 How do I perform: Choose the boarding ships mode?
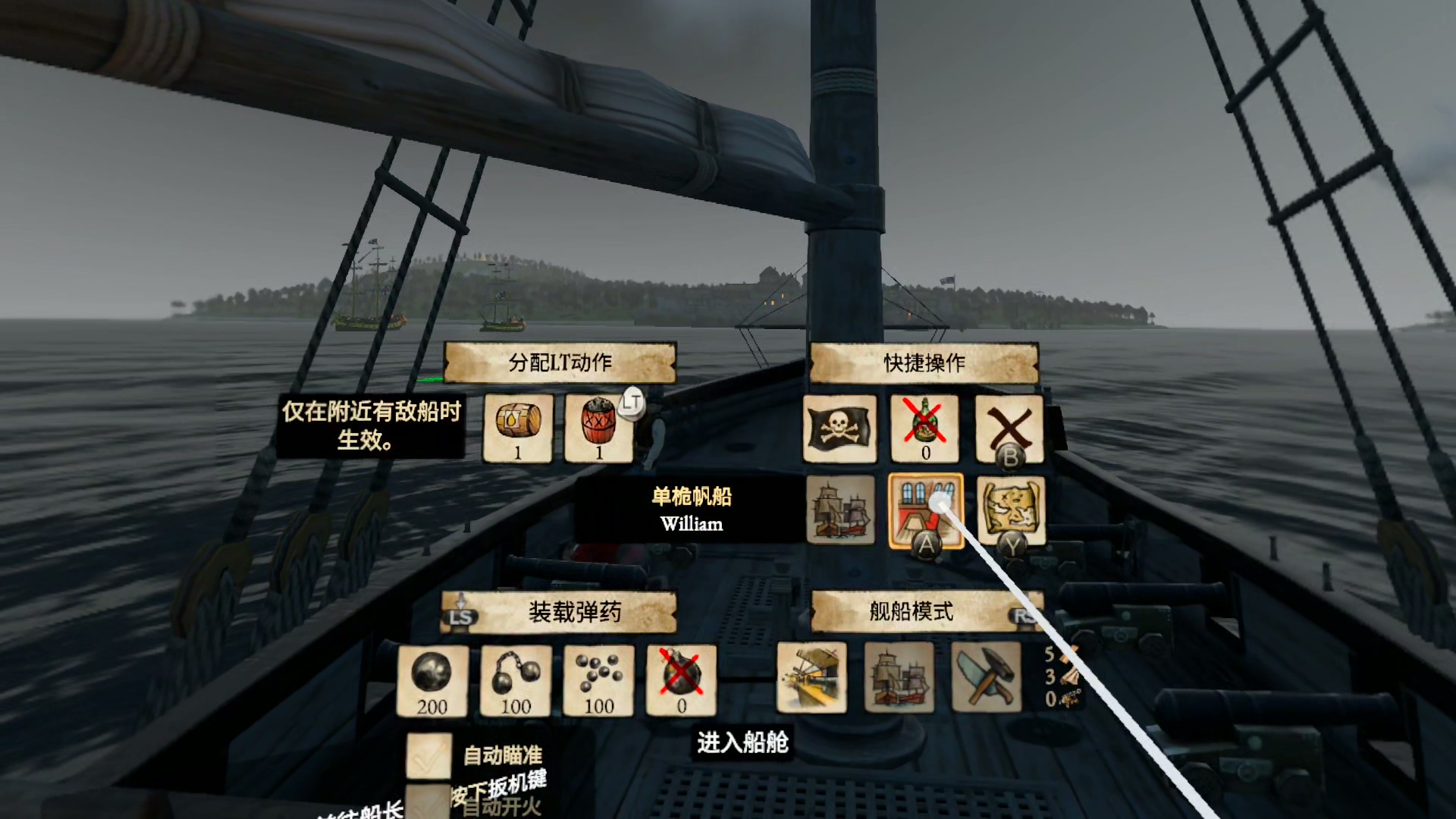point(899,677)
